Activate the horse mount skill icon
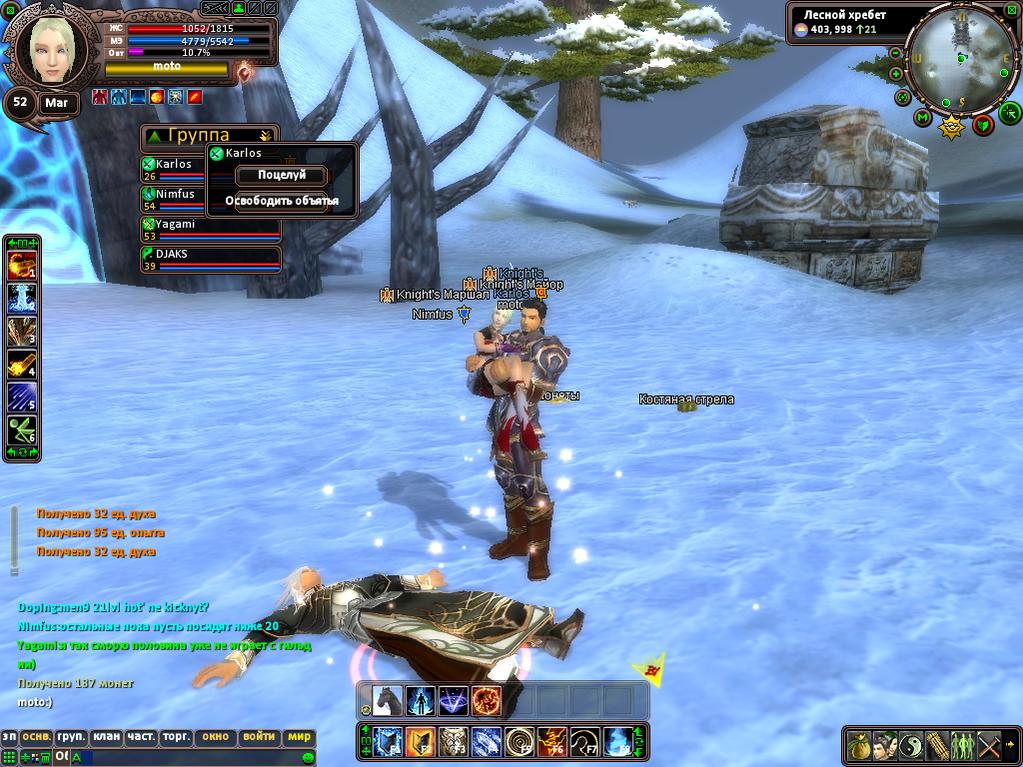Viewport: 1023px width, 767px height. click(387, 701)
